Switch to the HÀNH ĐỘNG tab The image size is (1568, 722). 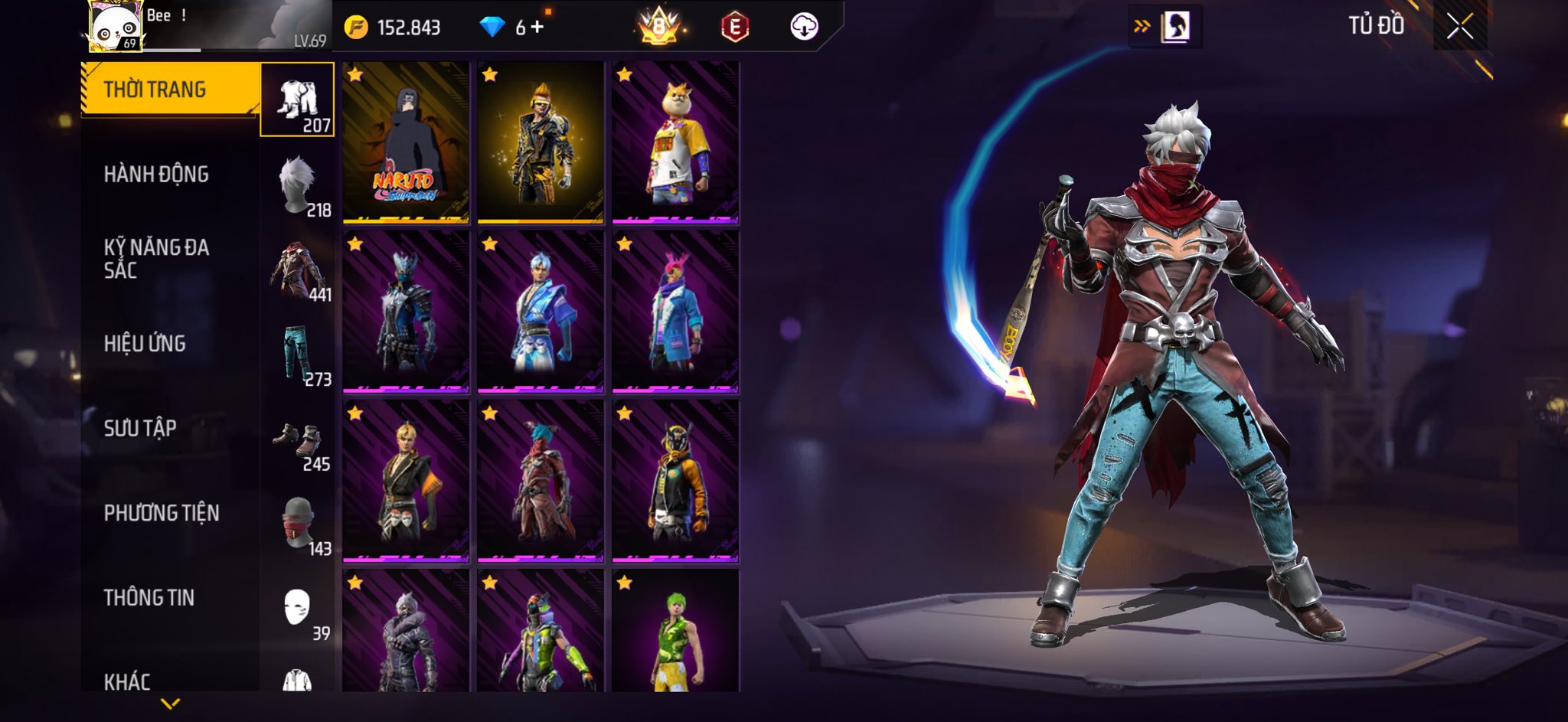click(x=156, y=175)
